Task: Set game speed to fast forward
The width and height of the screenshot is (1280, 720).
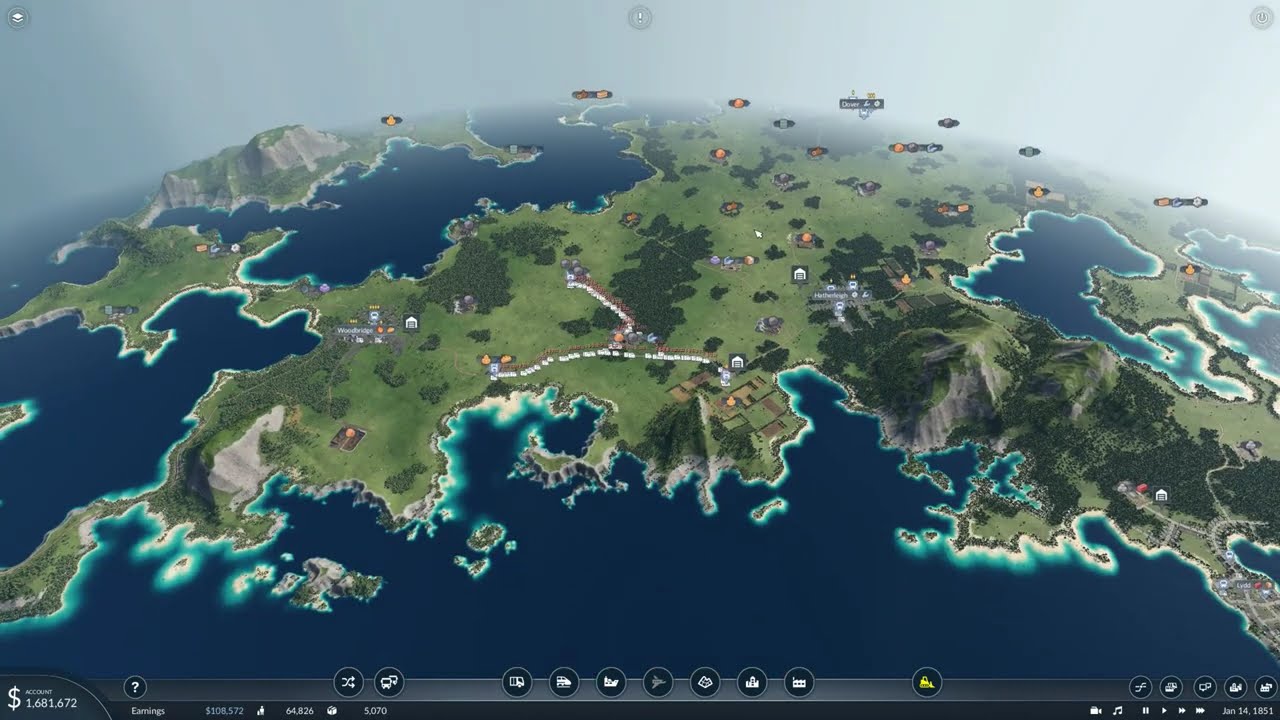Action: [1181, 711]
